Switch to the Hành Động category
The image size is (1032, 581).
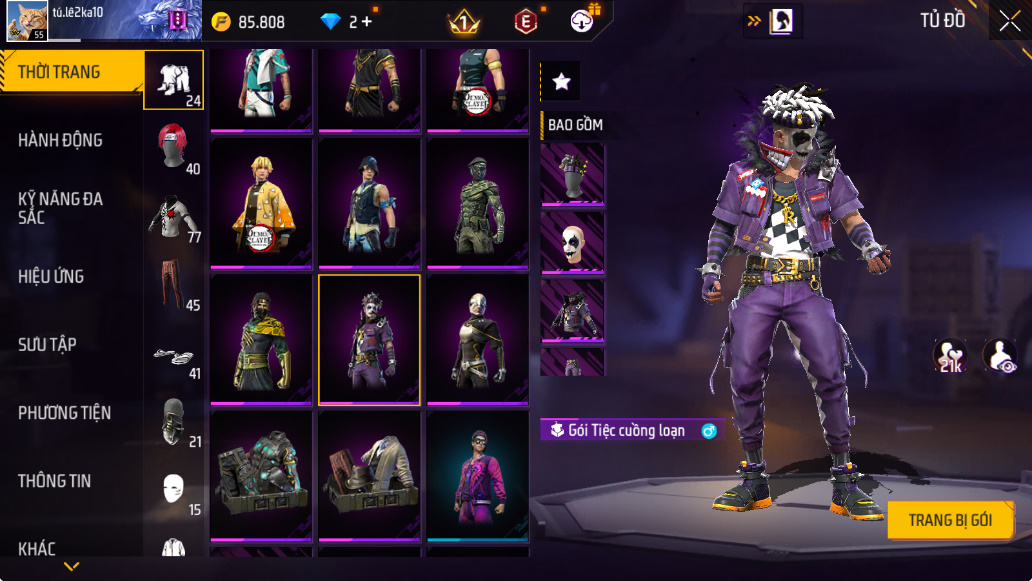(x=60, y=140)
